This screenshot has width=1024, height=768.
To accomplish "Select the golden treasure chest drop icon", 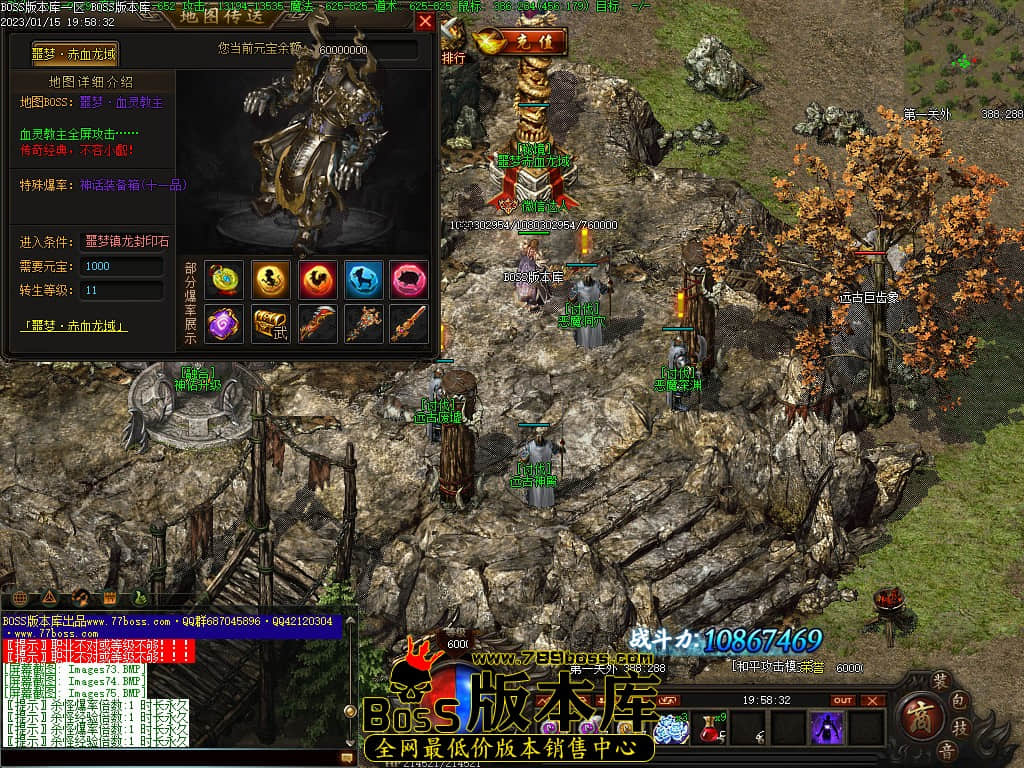I will point(271,324).
